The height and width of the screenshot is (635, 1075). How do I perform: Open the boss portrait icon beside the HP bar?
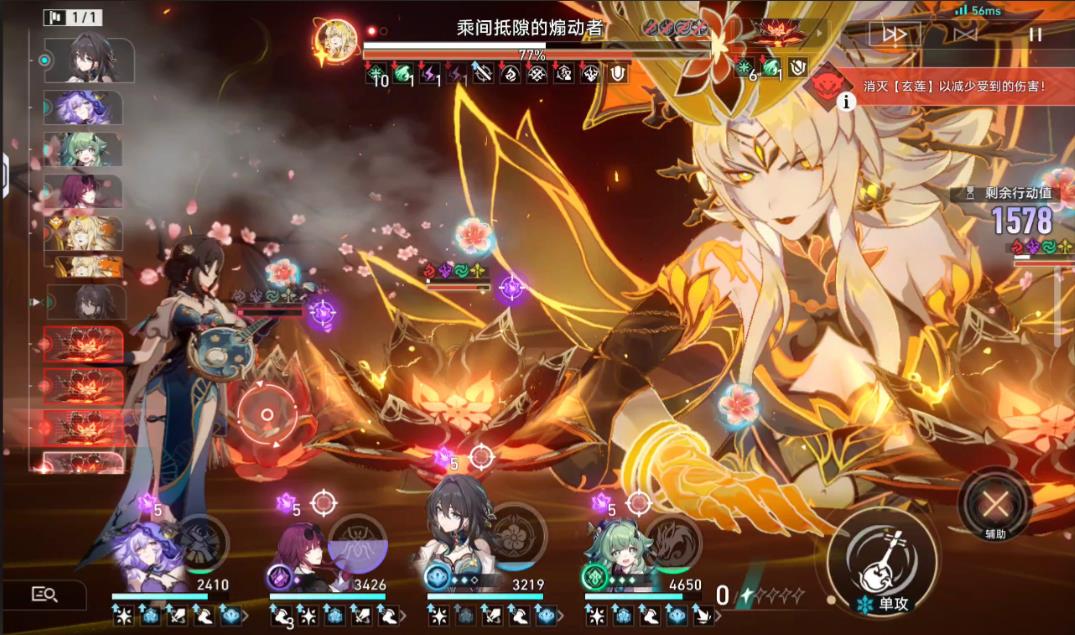pyautogui.click(x=336, y=40)
